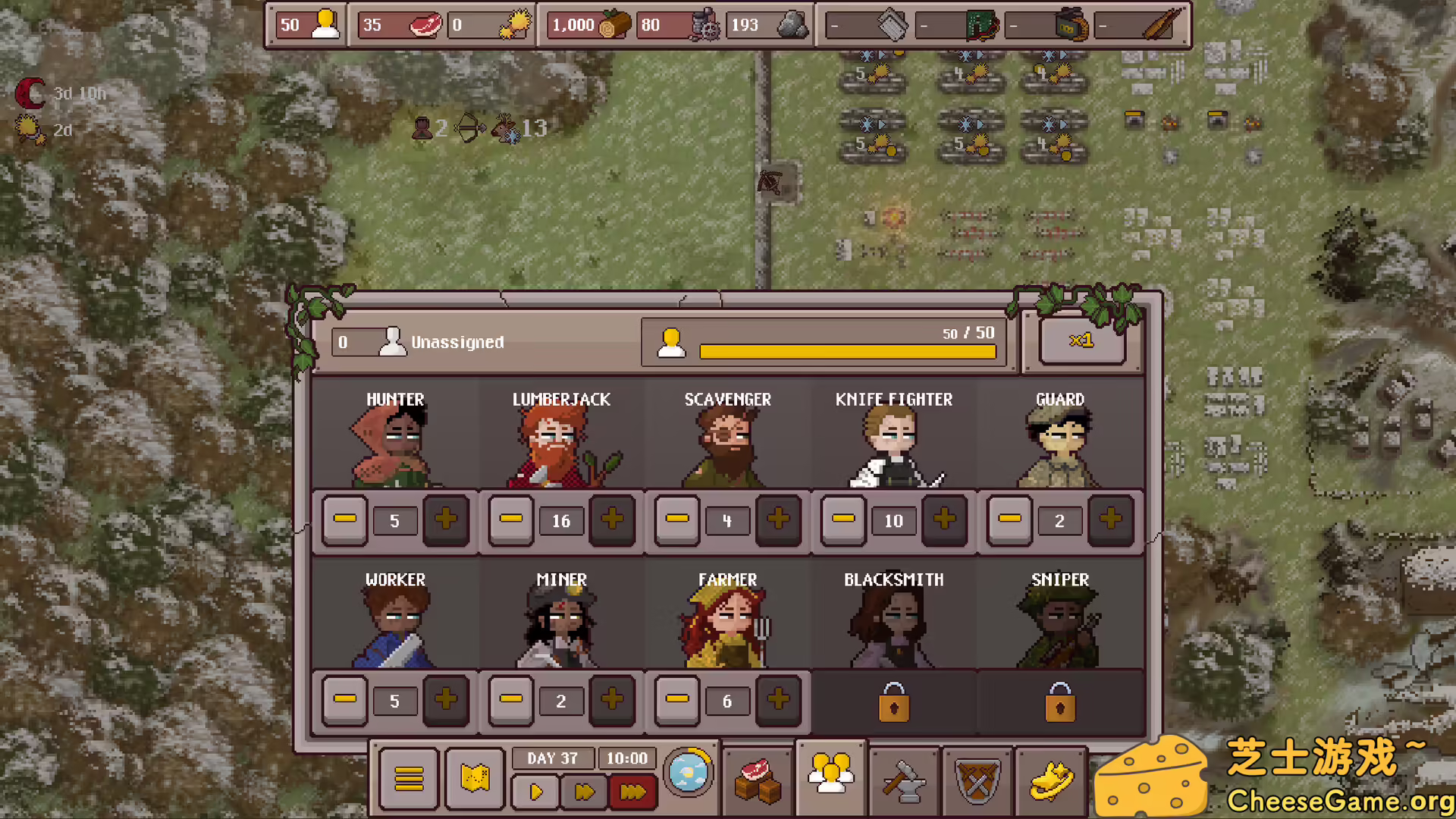The image size is (1456, 819).
Task: Click the locked Sniper padlock
Action: point(1059,701)
